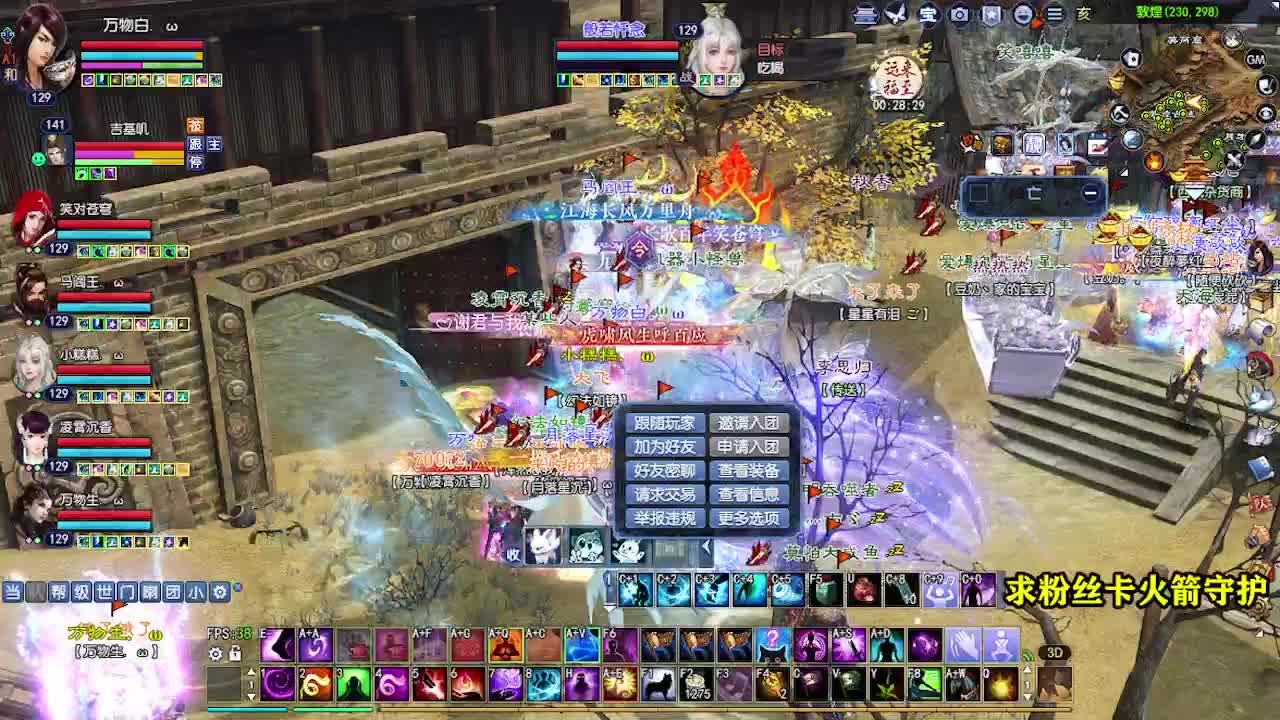The width and height of the screenshot is (1280, 720).
Task: Click the bird mount icon on the top bar
Action: [x=895, y=14]
